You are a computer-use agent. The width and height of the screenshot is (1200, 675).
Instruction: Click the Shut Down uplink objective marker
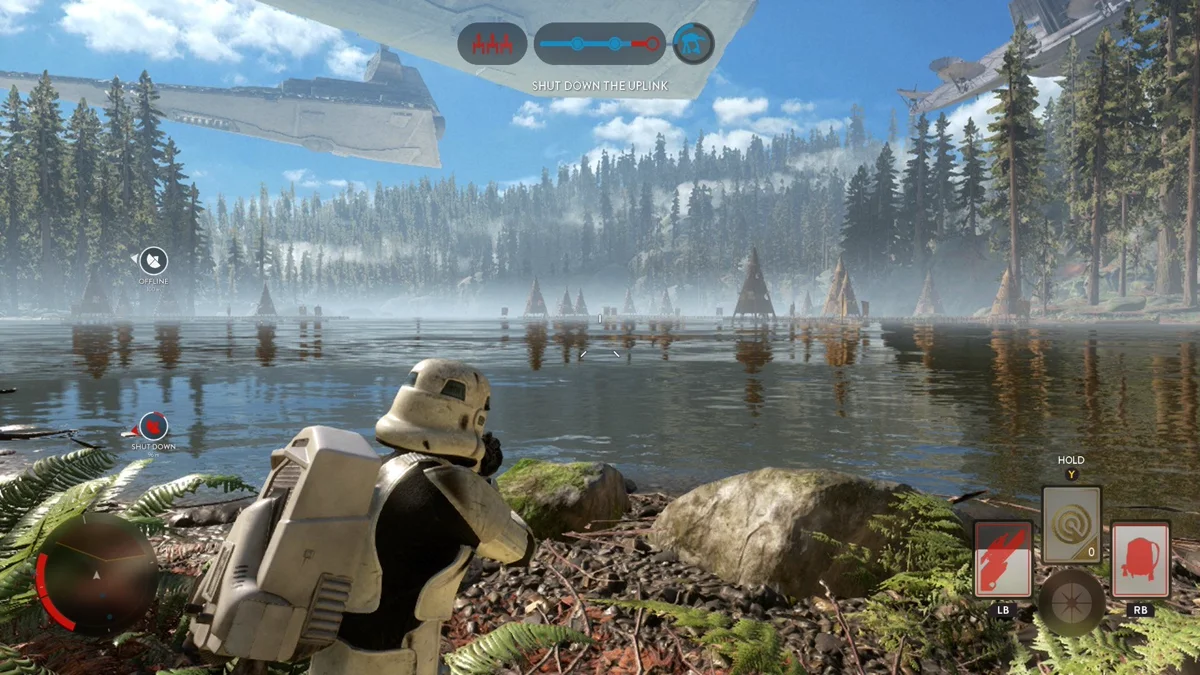tap(153, 427)
